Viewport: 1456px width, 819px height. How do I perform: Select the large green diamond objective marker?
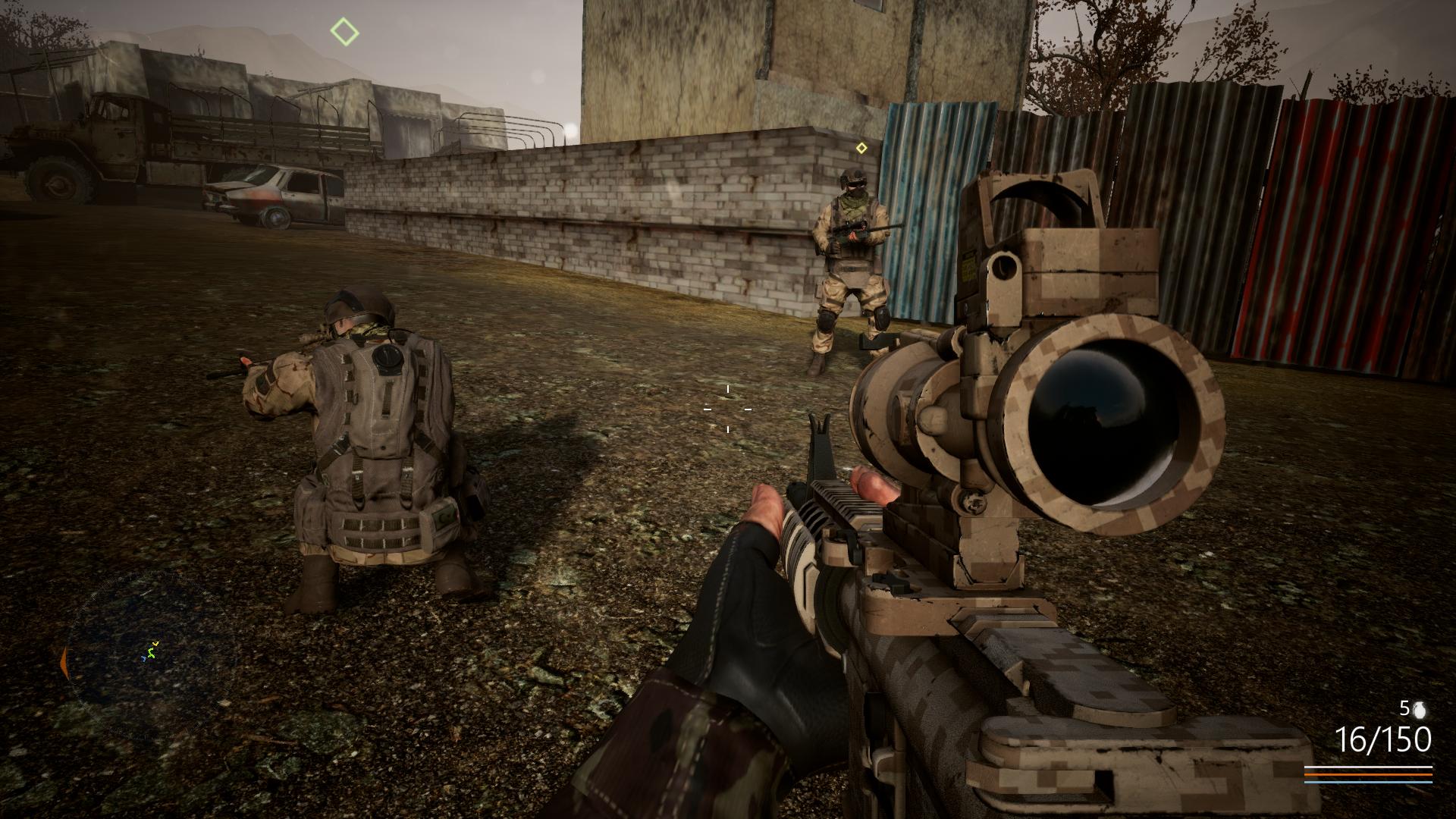pos(344,33)
